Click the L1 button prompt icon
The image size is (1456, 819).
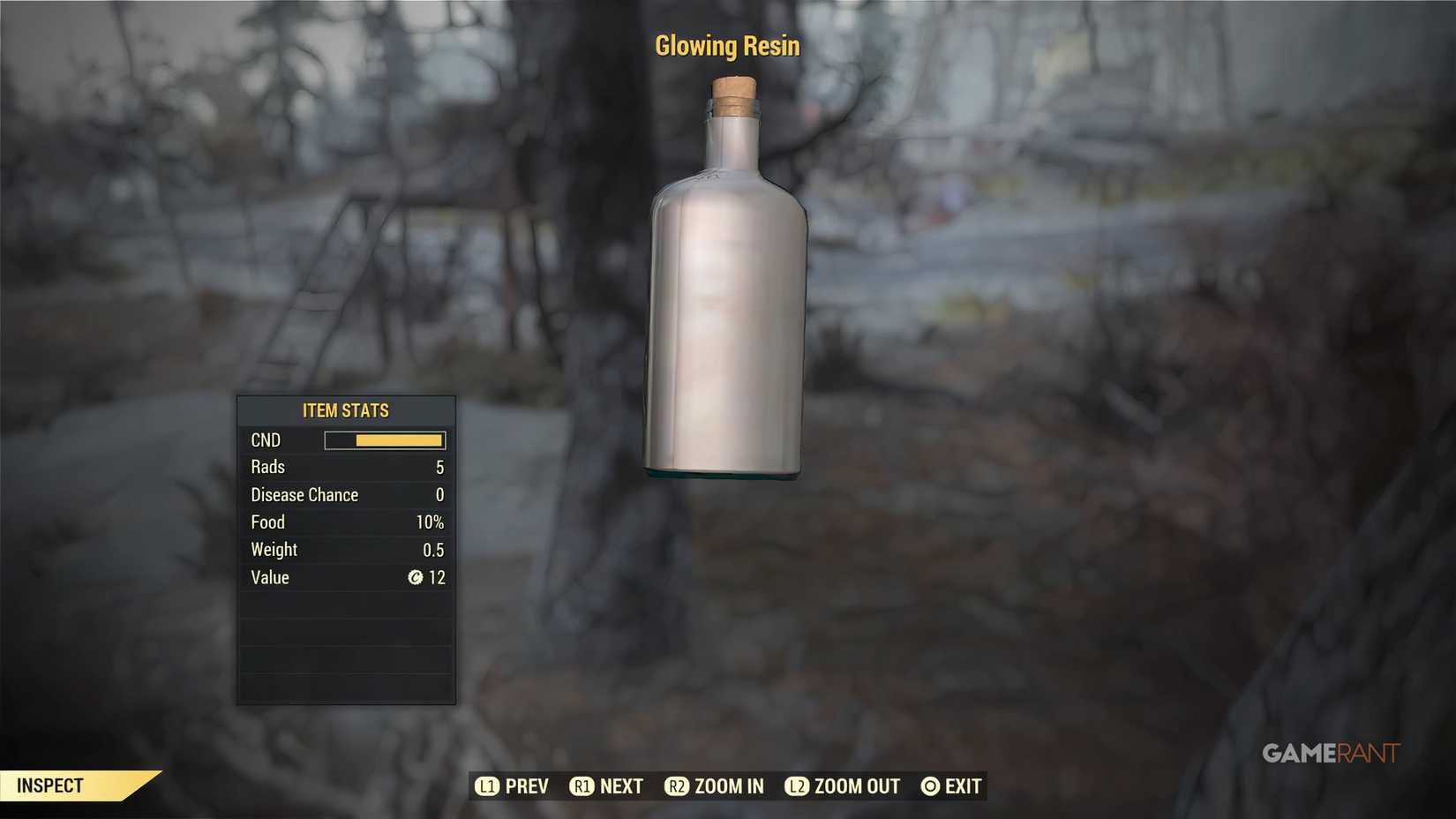[487, 785]
